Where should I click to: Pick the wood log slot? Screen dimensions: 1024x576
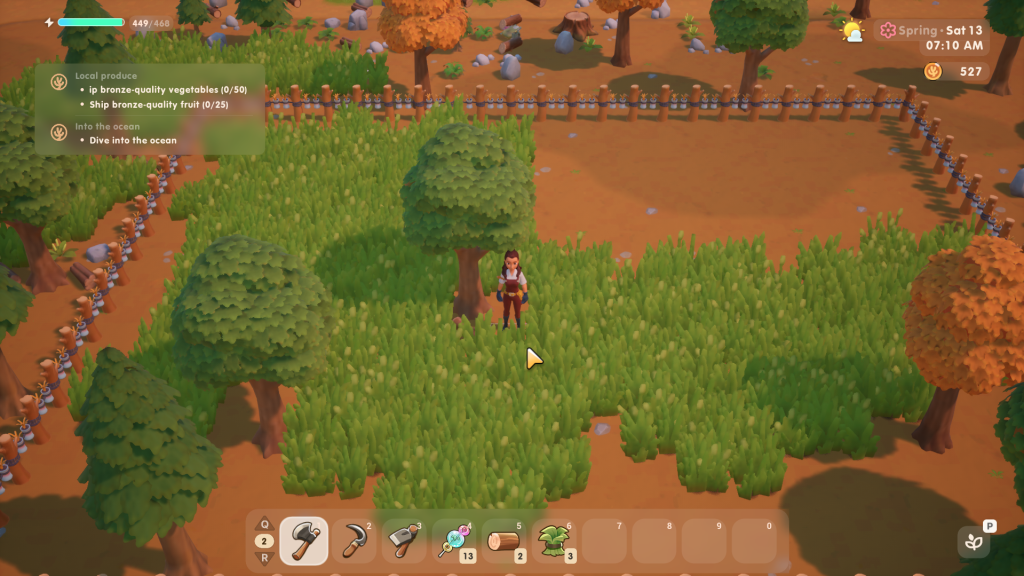pos(505,541)
